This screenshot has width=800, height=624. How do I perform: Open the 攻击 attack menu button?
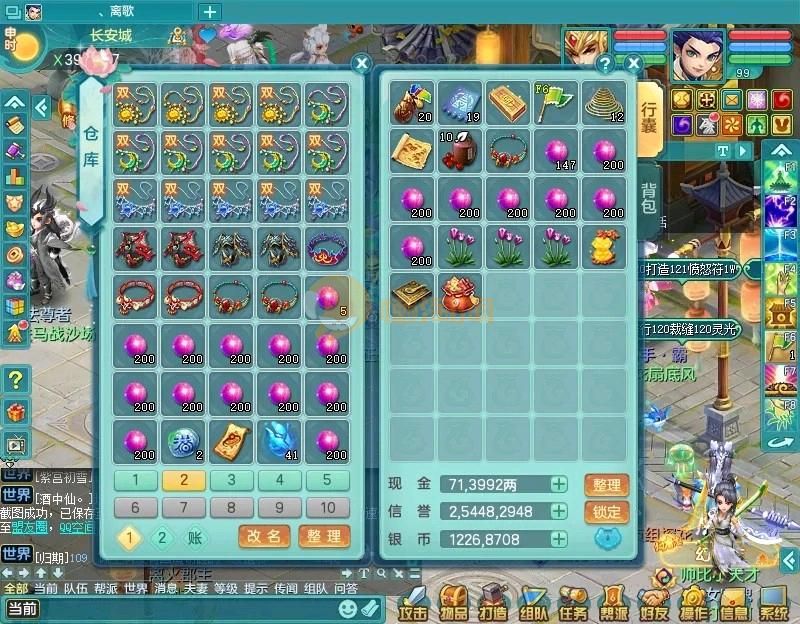[412, 603]
